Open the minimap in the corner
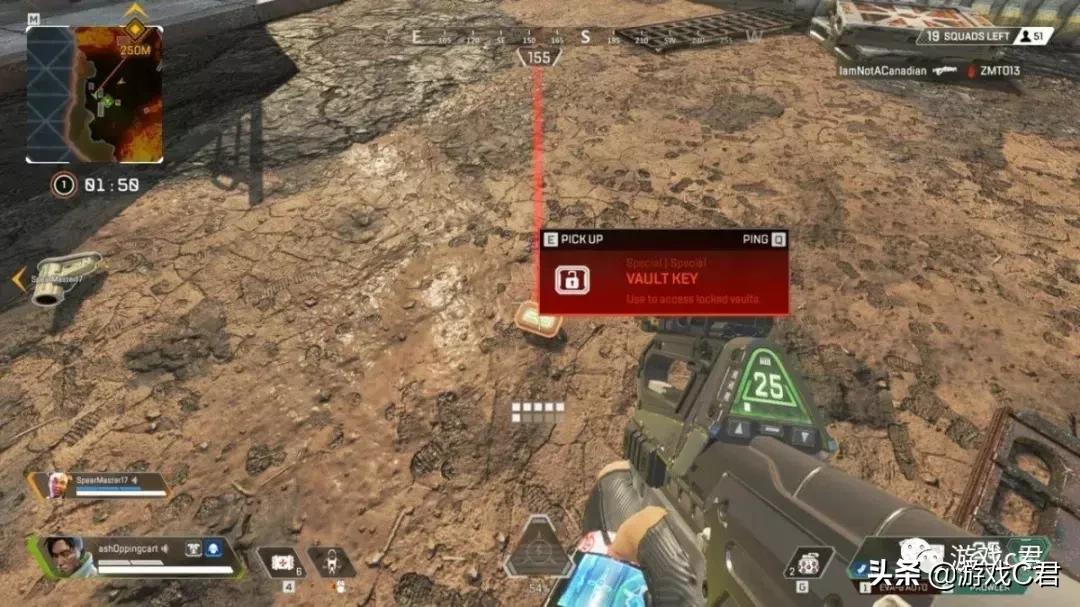This screenshot has width=1080, height=607. (x=94, y=95)
